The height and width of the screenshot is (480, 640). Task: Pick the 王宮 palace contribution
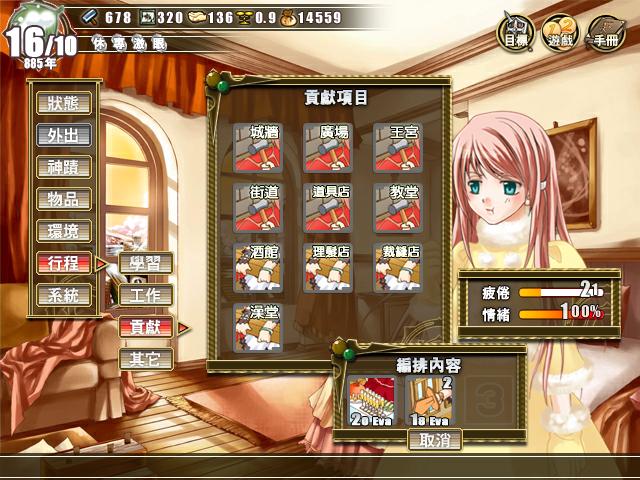tap(397, 147)
